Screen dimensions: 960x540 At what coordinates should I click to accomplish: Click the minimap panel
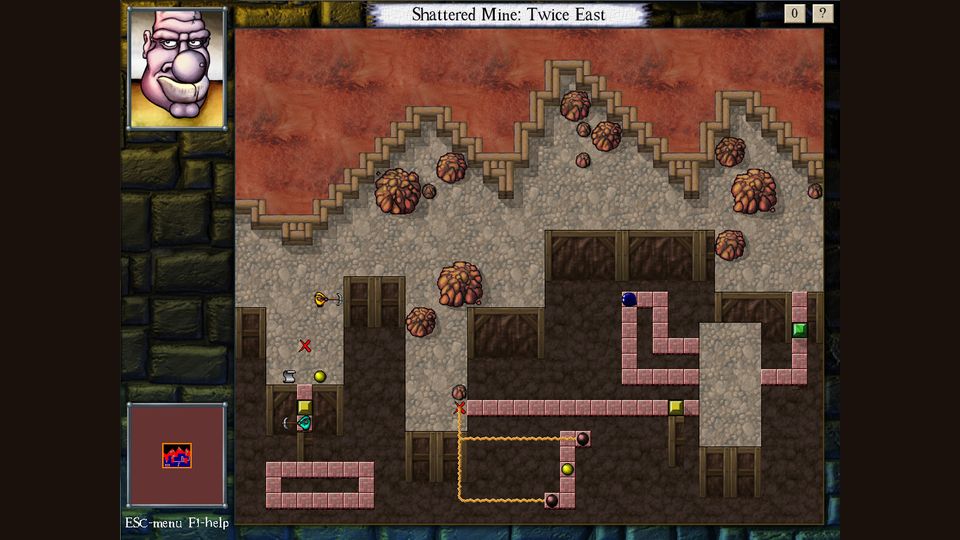pyautogui.click(x=177, y=455)
